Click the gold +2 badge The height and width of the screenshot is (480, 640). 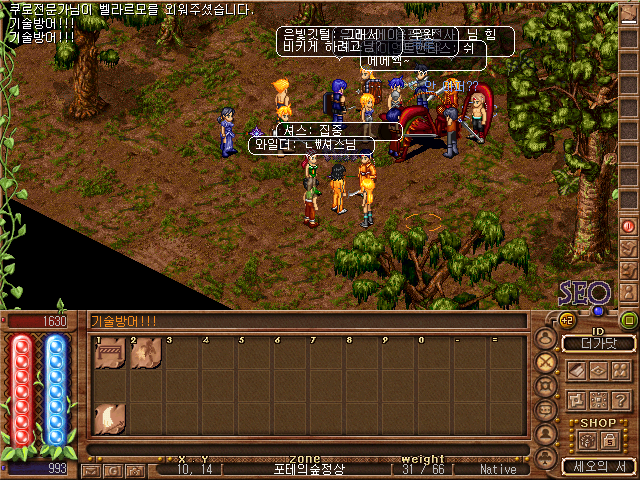click(x=566, y=320)
